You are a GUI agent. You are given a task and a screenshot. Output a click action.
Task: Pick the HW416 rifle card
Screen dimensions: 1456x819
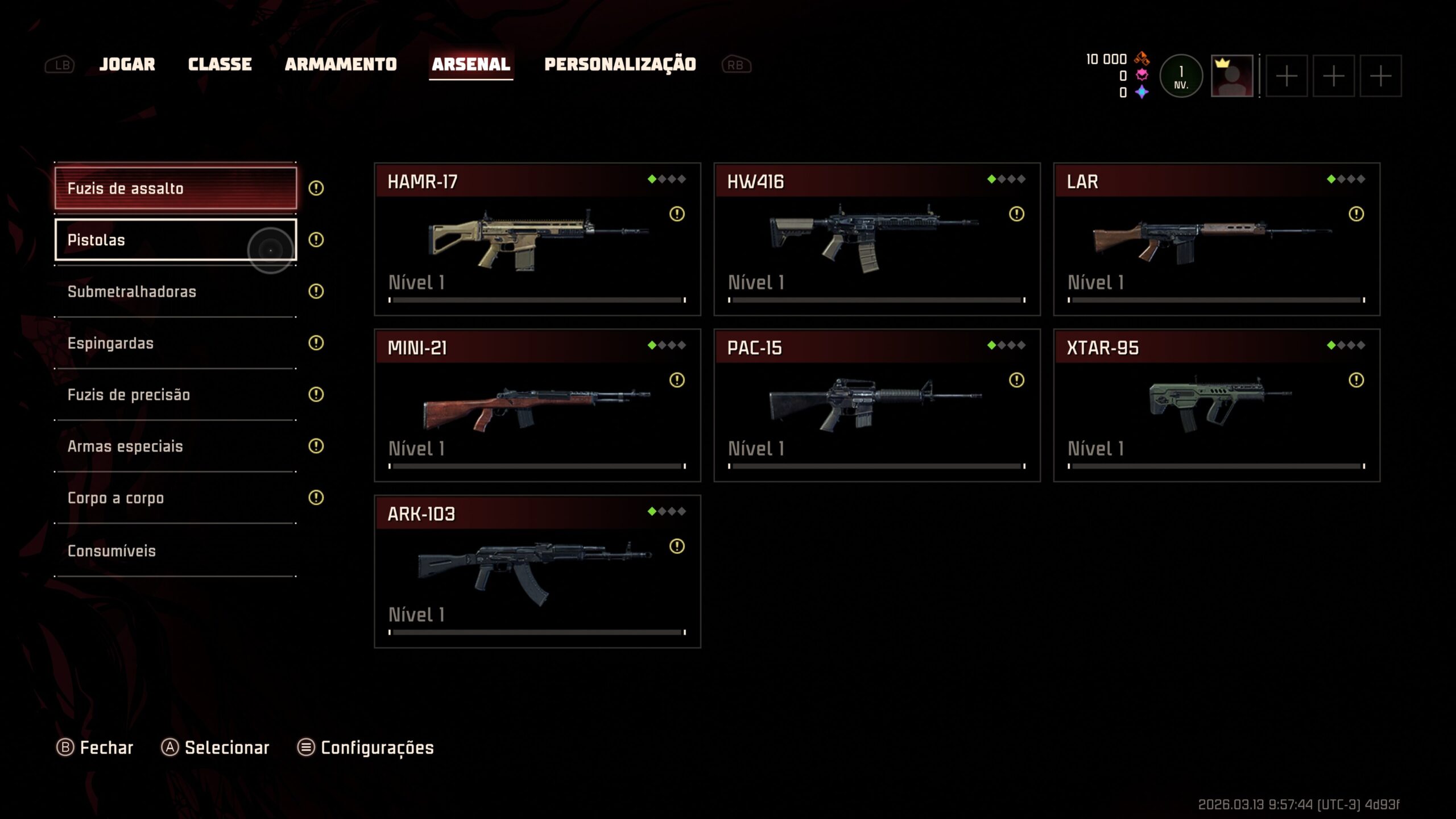pos(876,239)
